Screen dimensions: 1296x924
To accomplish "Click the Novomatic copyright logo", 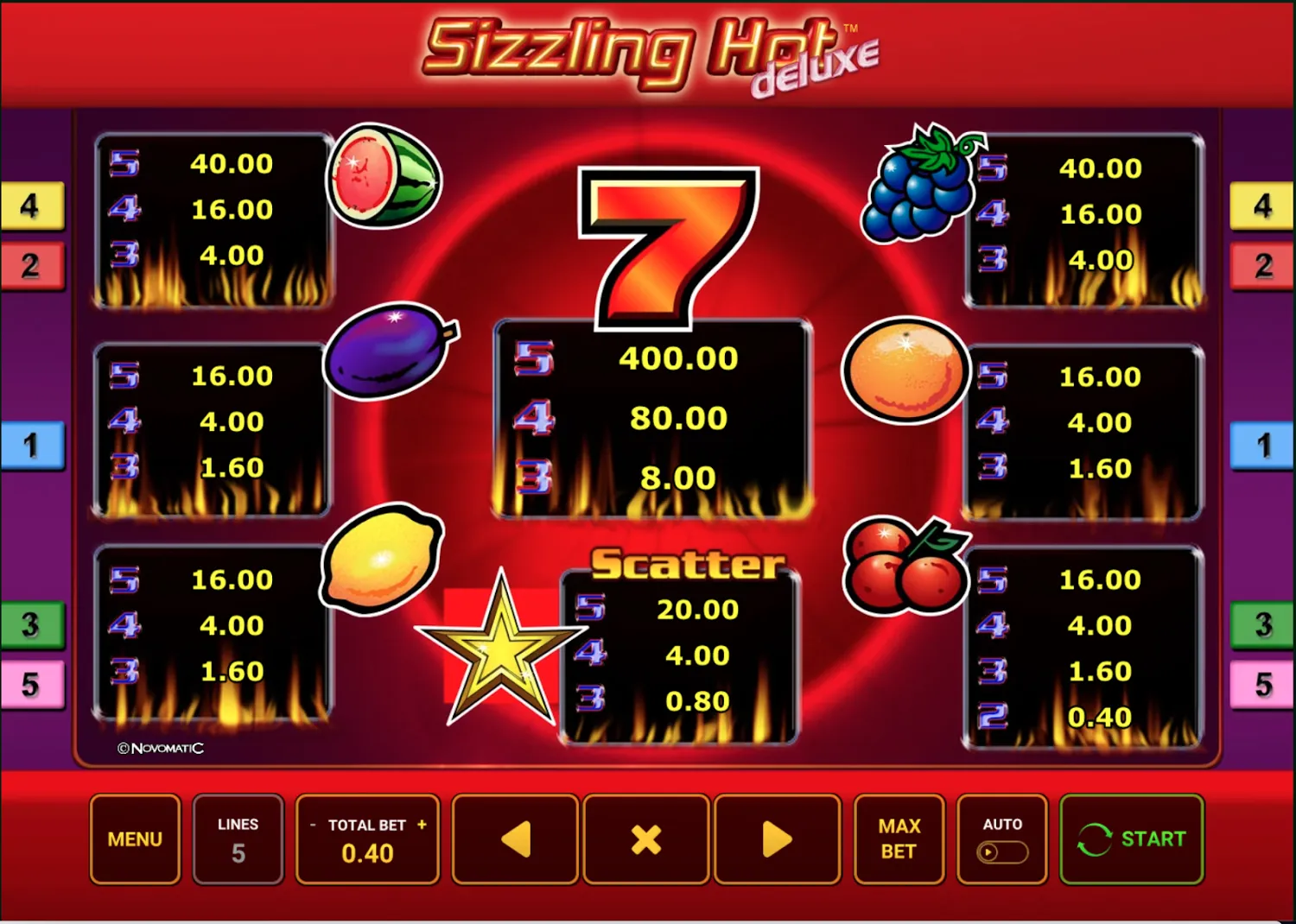I will click(x=158, y=749).
